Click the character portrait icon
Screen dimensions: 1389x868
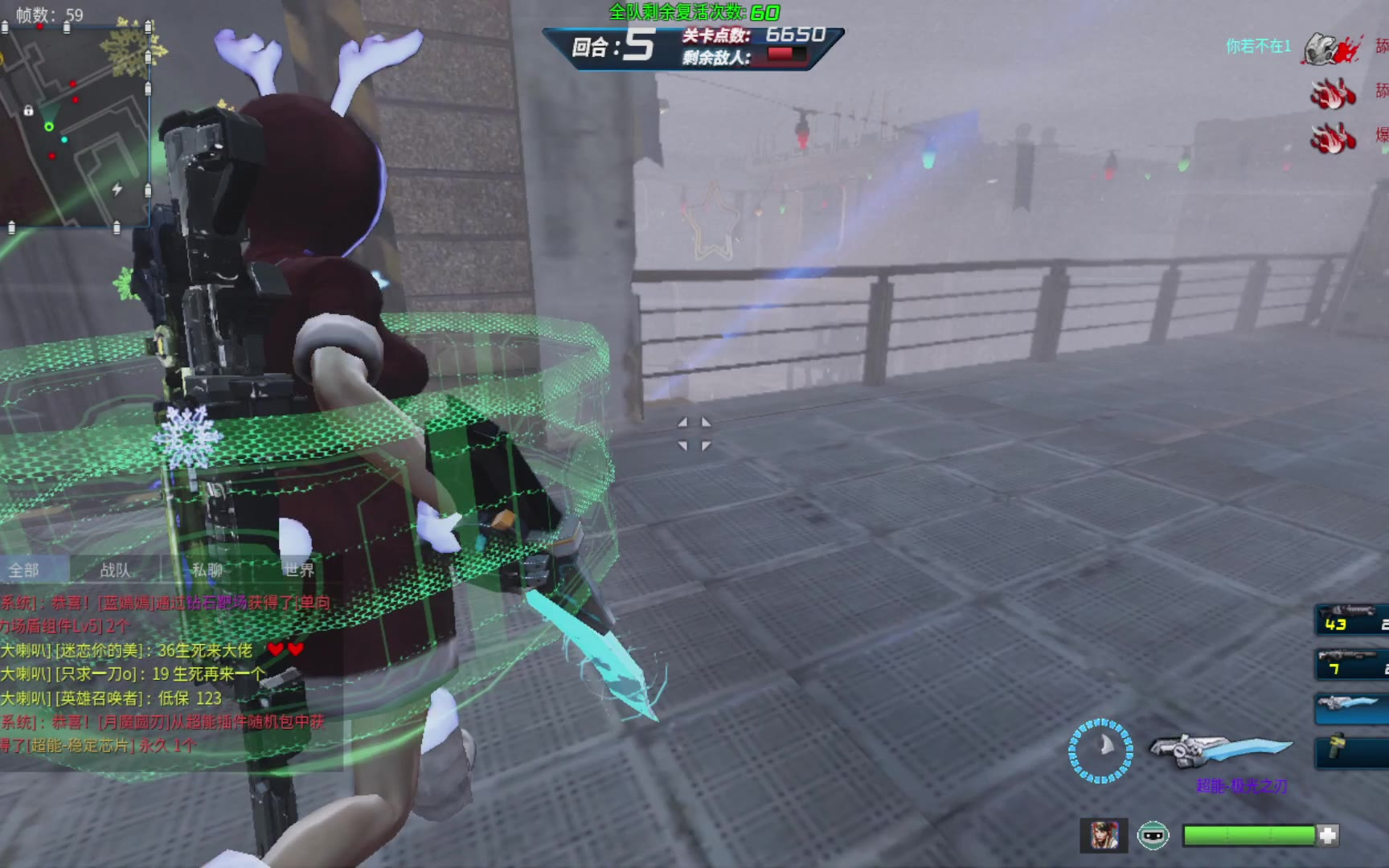[1104, 836]
